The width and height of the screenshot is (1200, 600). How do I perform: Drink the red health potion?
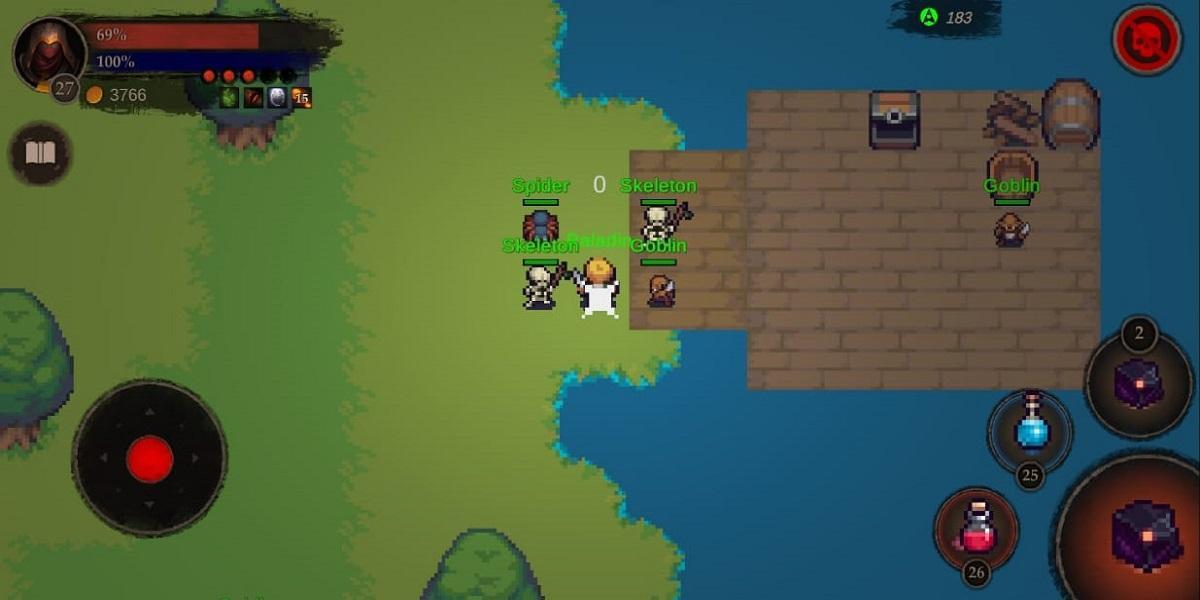976,529
